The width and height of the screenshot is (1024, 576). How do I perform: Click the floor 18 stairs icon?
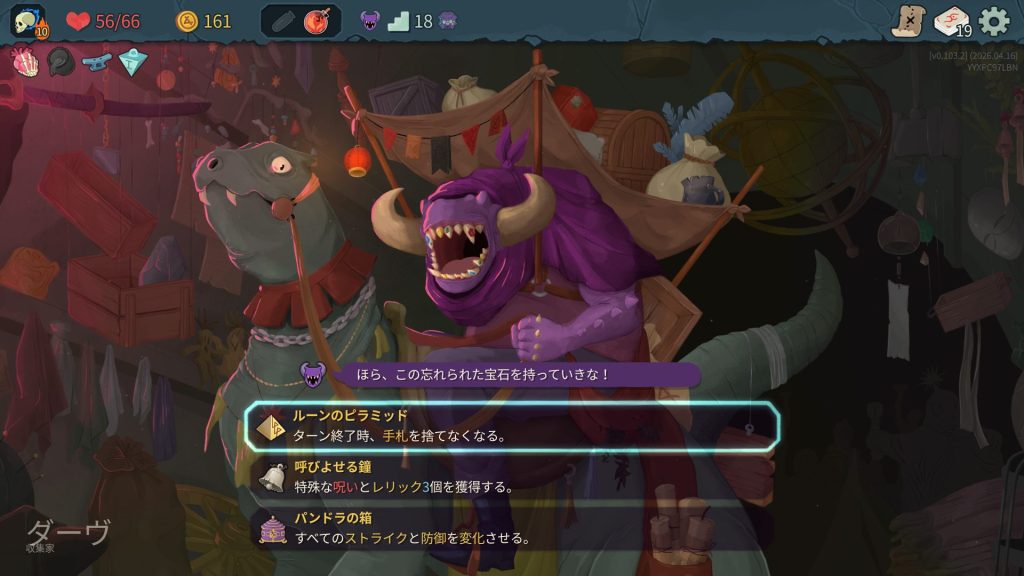click(399, 21)
